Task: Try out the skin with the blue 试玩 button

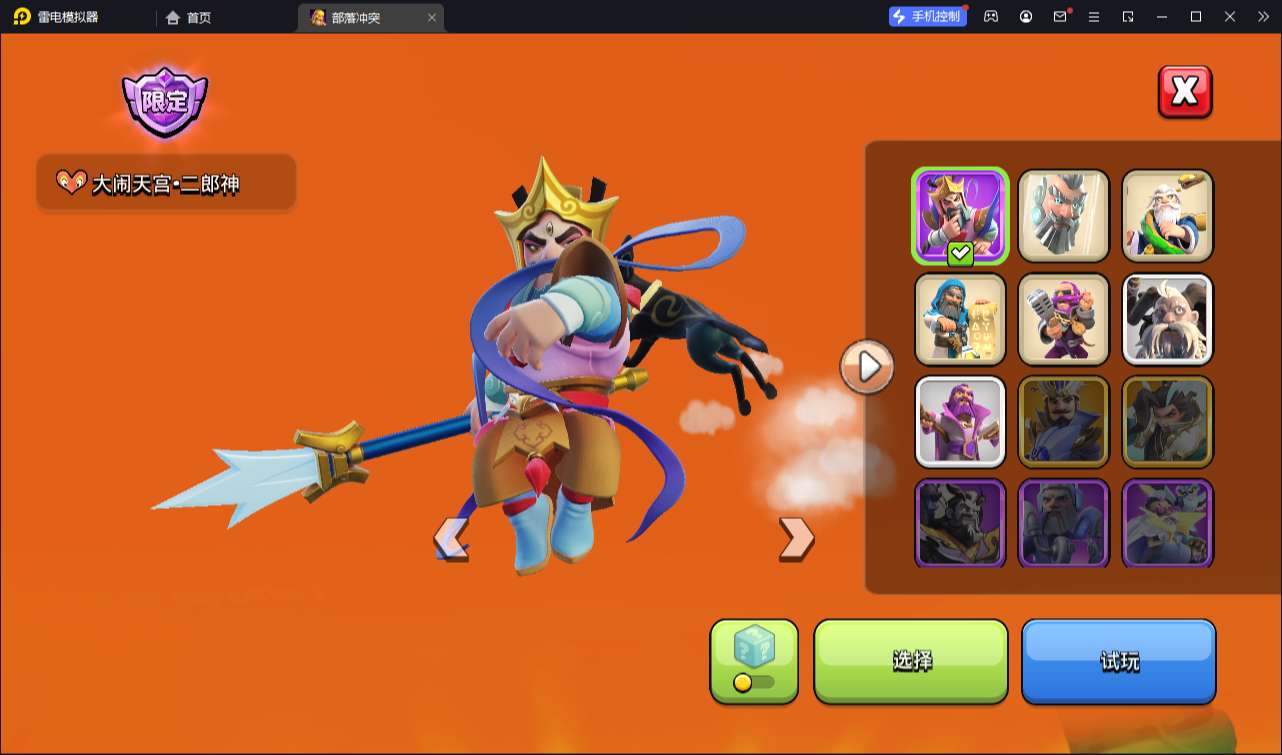Action: (x=1118, y=661)
